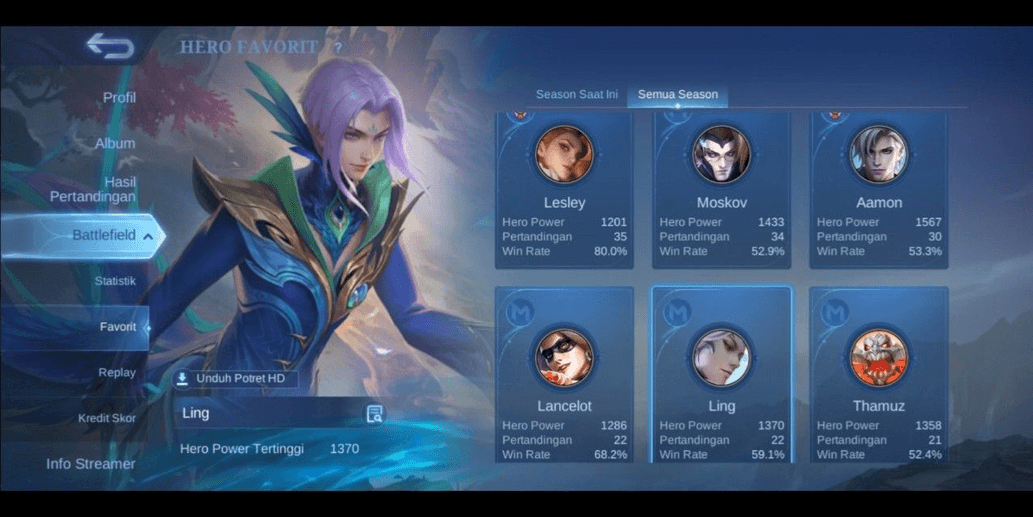
Task: Download the HD portrait with Unduh Potret HD
Action: pyautogui.click(x=235, y=379)
